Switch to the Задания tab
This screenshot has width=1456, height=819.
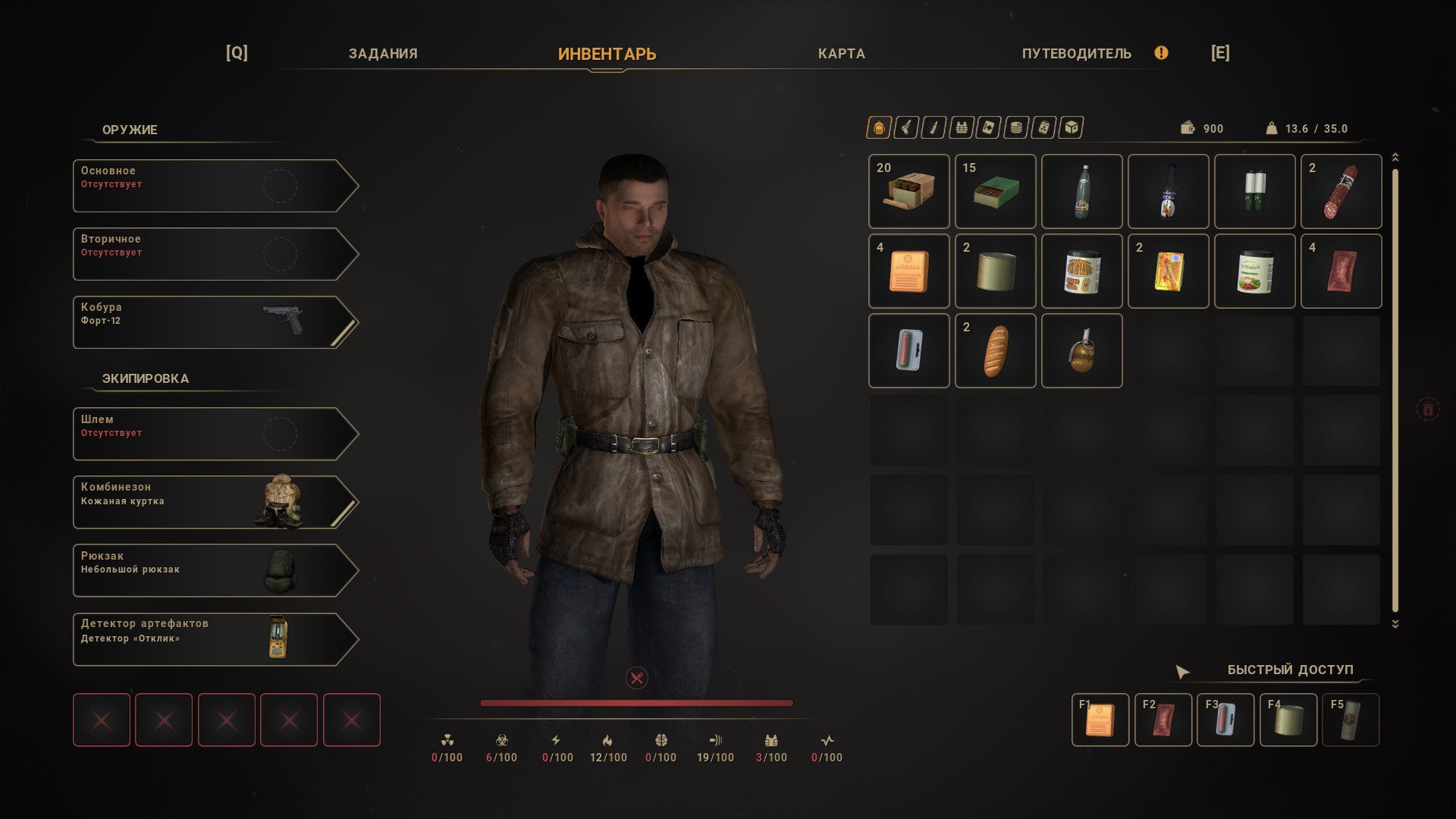coord(383,54)
